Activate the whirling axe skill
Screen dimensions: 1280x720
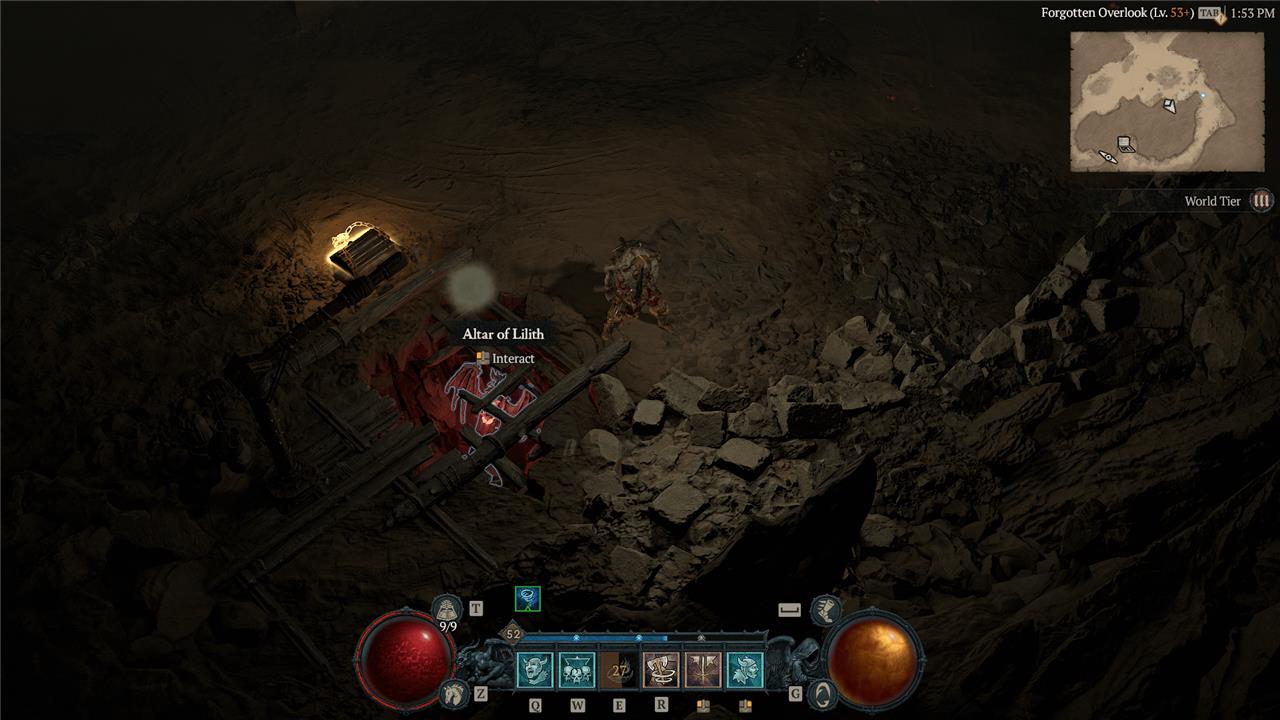[x=661, y=670]
